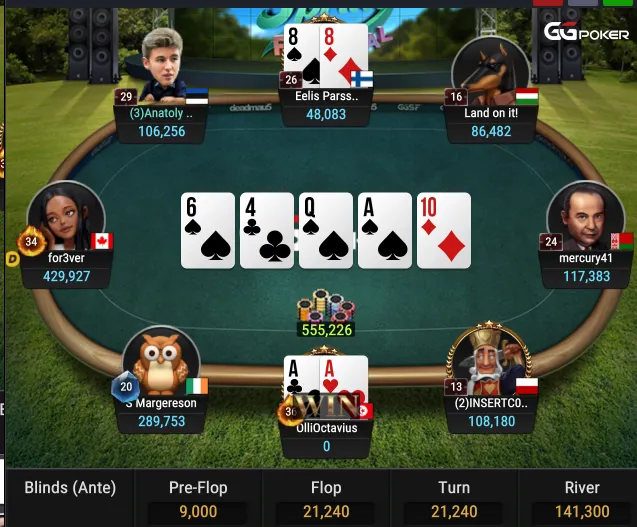Select S Margereson's owl avatar
Image resolution: width=637 pixels, height=527 pixels.
pos(161,361)
